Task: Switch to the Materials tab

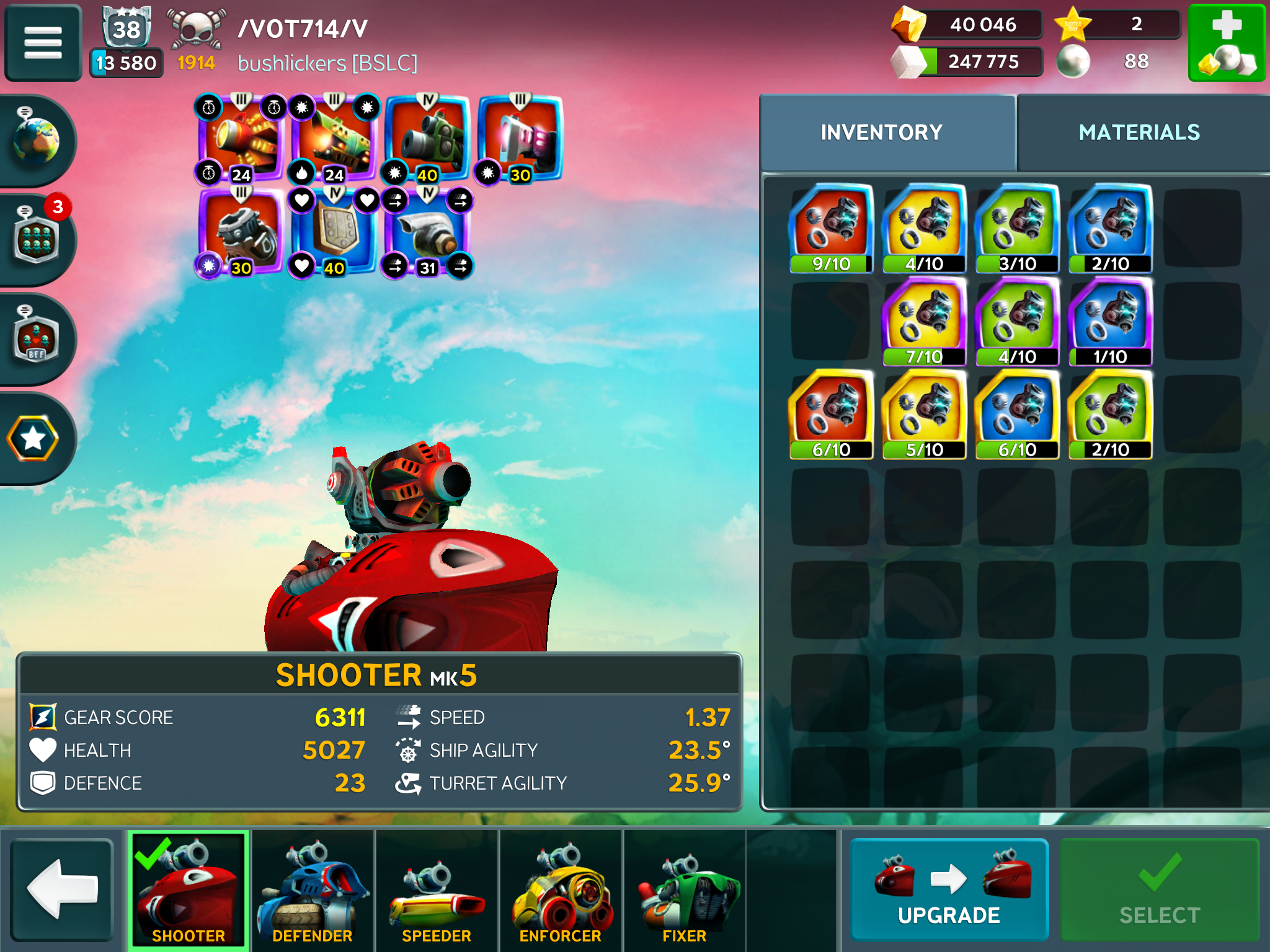Action: tap(1139, 132)
